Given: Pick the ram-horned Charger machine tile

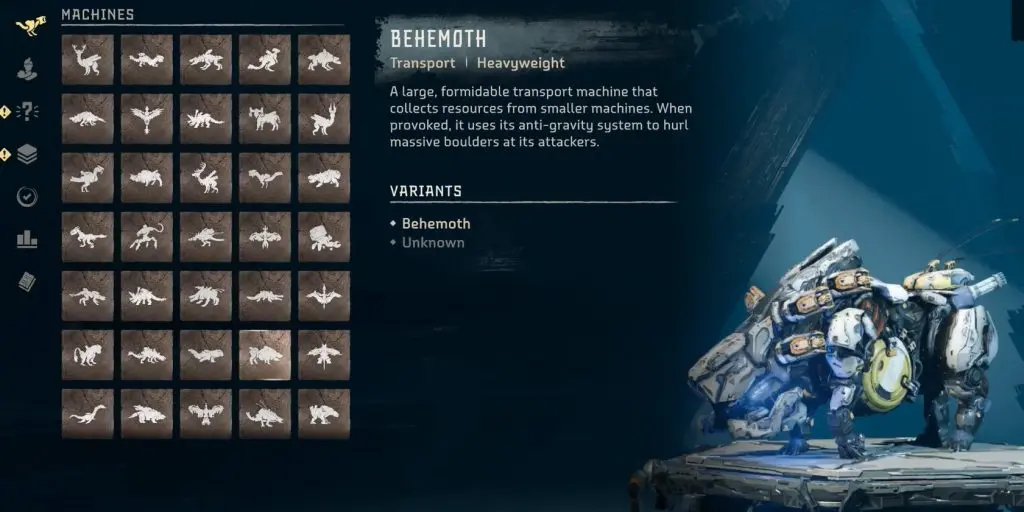Looking at the screenshot, I should pyautogui.click(x=265, y=119).
